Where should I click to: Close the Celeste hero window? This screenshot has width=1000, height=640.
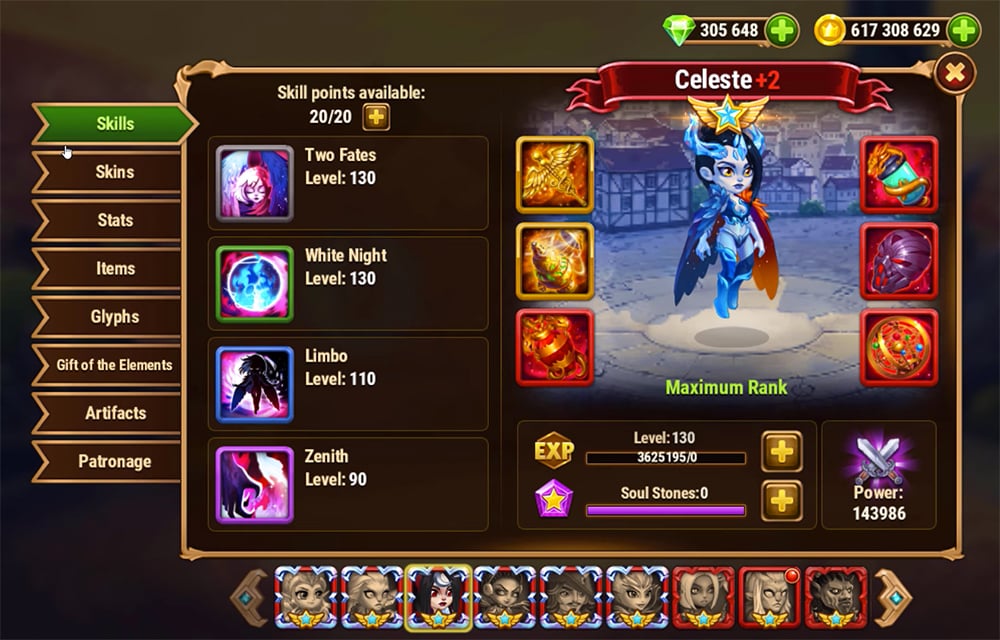point(955,73)
